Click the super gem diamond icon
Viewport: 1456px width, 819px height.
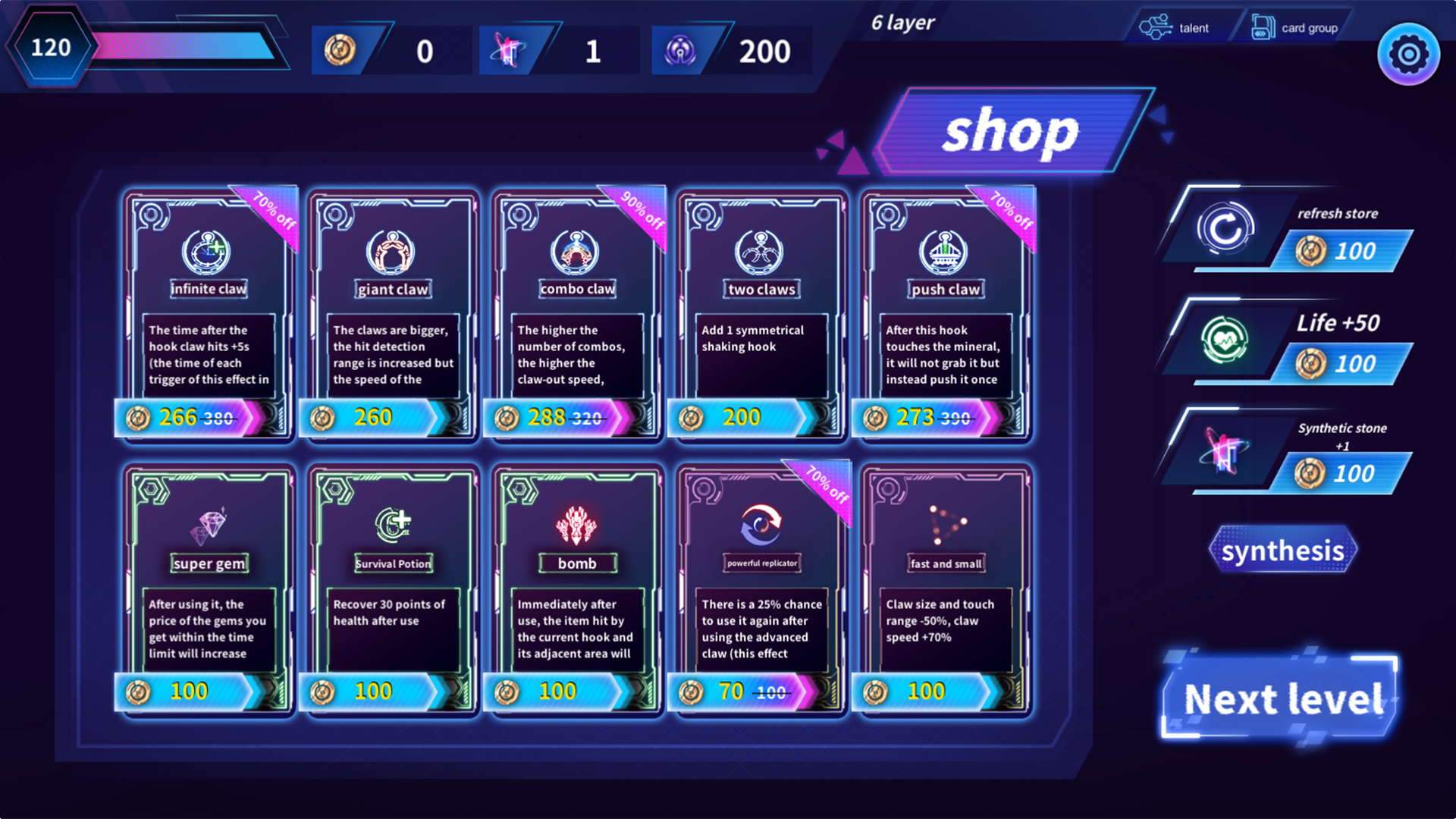[209, 523]
